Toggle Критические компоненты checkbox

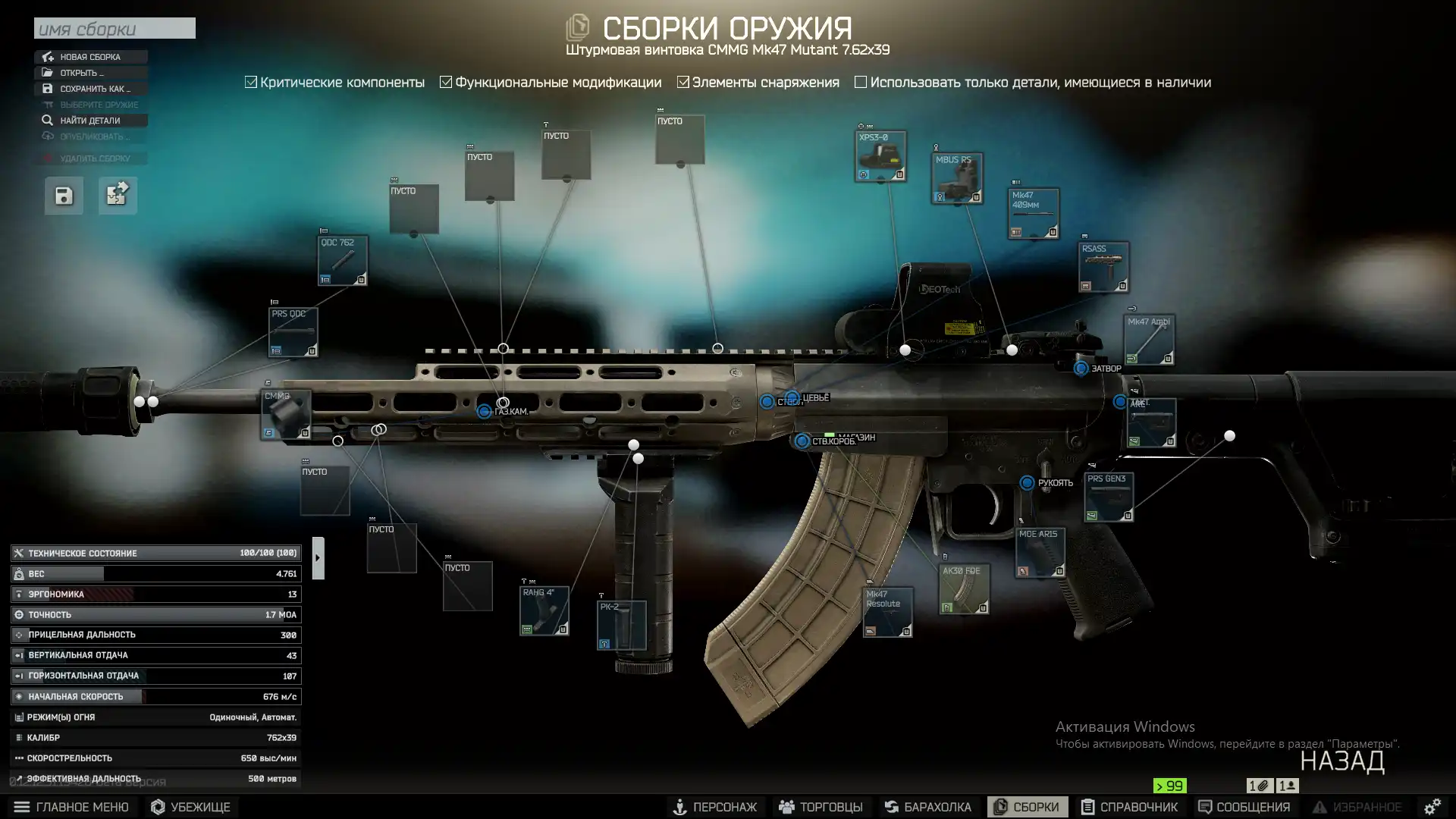251,82
